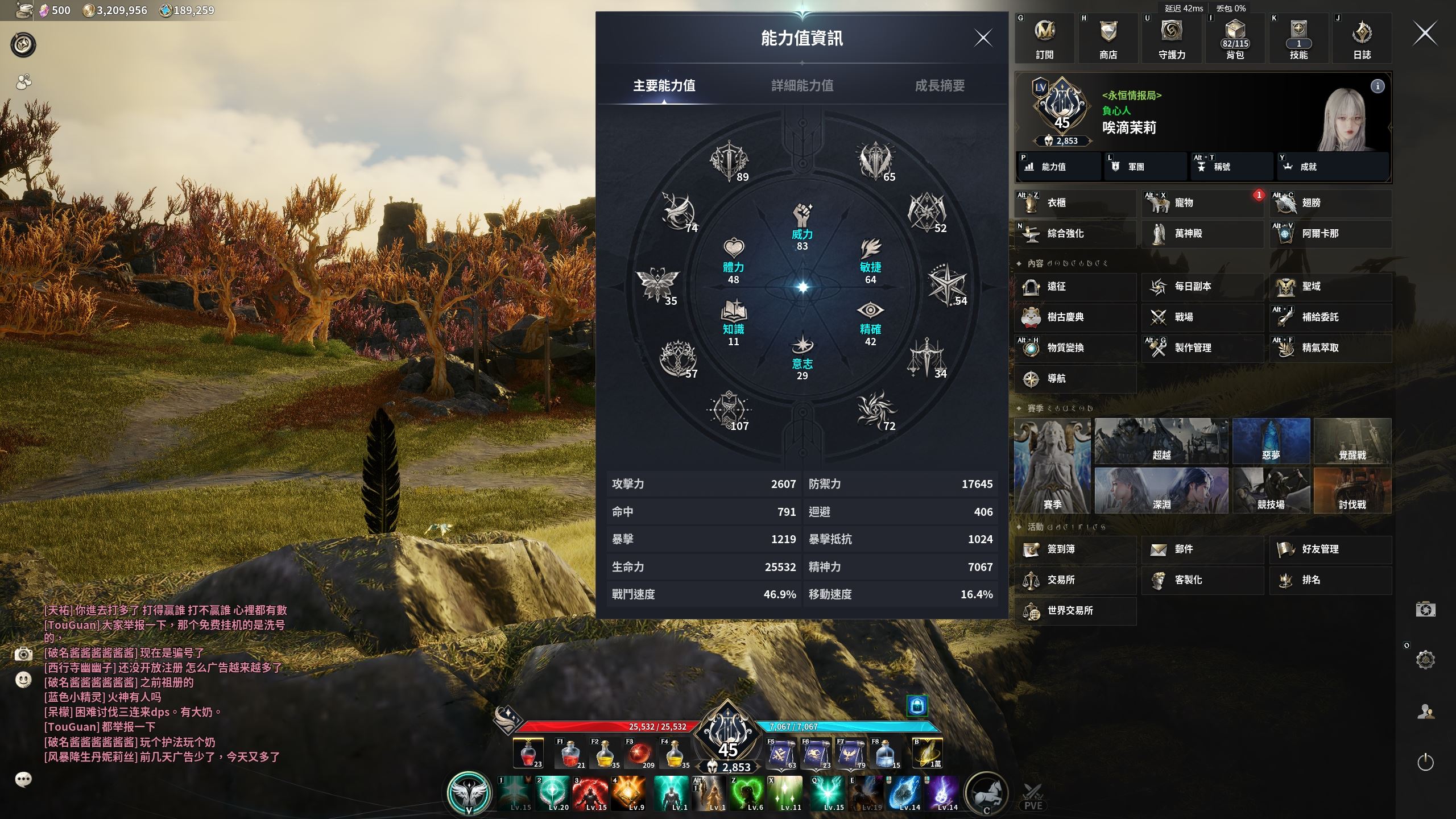Open the 背包 inventory bag
The height and width of the screenshot is (819, 1456).
click(1235, 38)
